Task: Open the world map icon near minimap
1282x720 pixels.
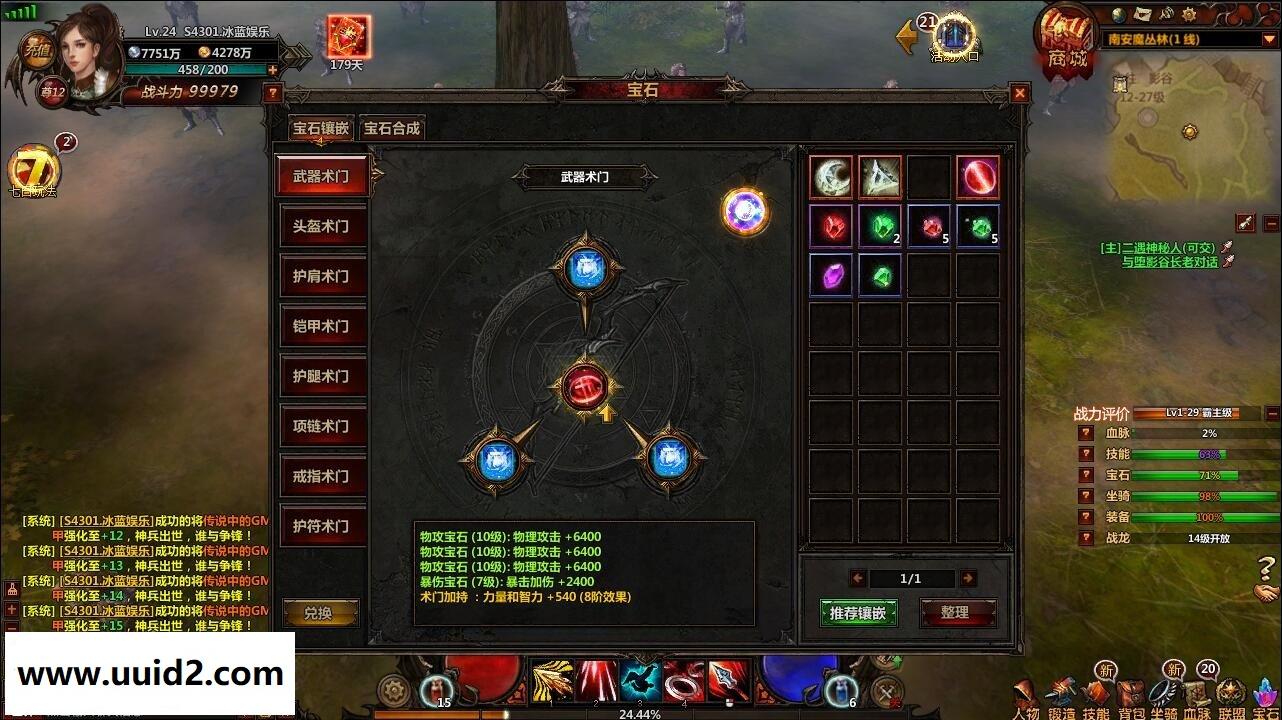Action: (x=1118, y=14)
